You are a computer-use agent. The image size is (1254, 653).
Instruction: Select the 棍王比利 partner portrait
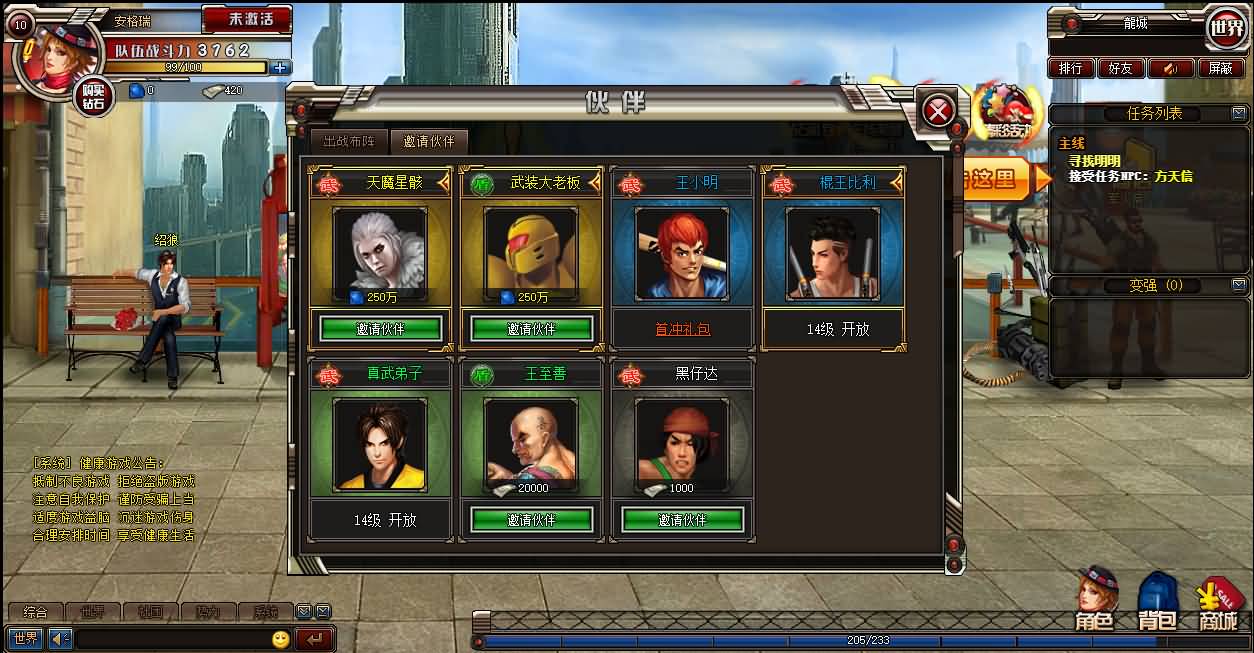(833, 254)
